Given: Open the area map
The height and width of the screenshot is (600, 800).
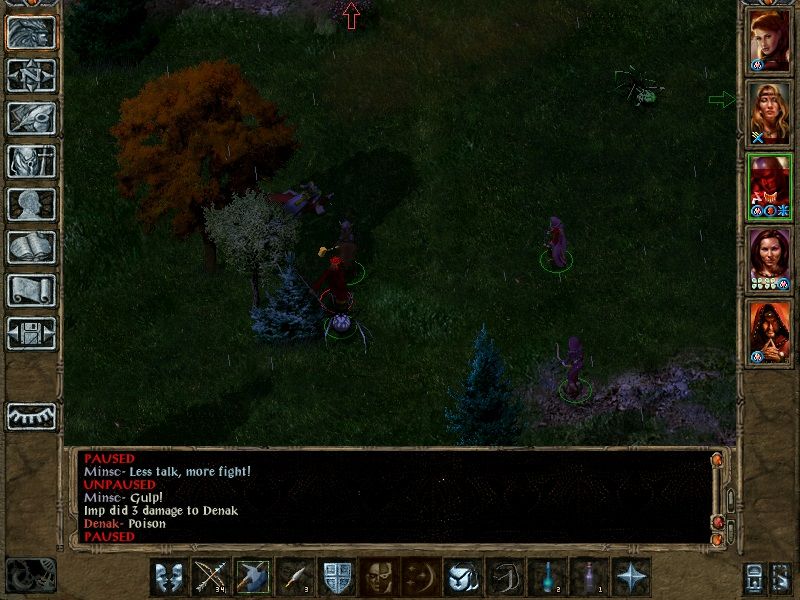Looking at the screenshot, I should click(31, 75).
